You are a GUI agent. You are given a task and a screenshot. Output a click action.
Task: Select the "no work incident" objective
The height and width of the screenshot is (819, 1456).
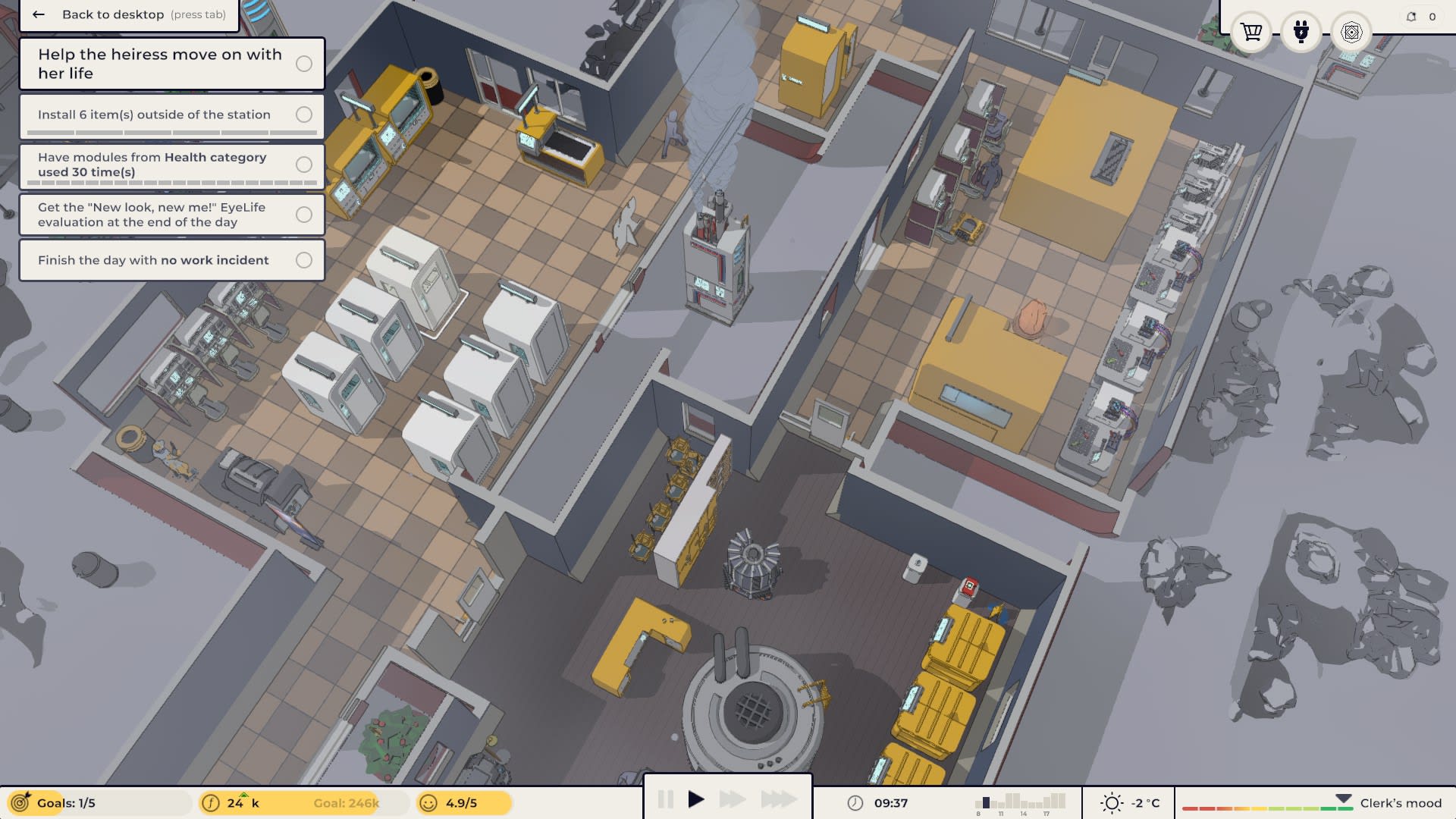tap(172, 260)
